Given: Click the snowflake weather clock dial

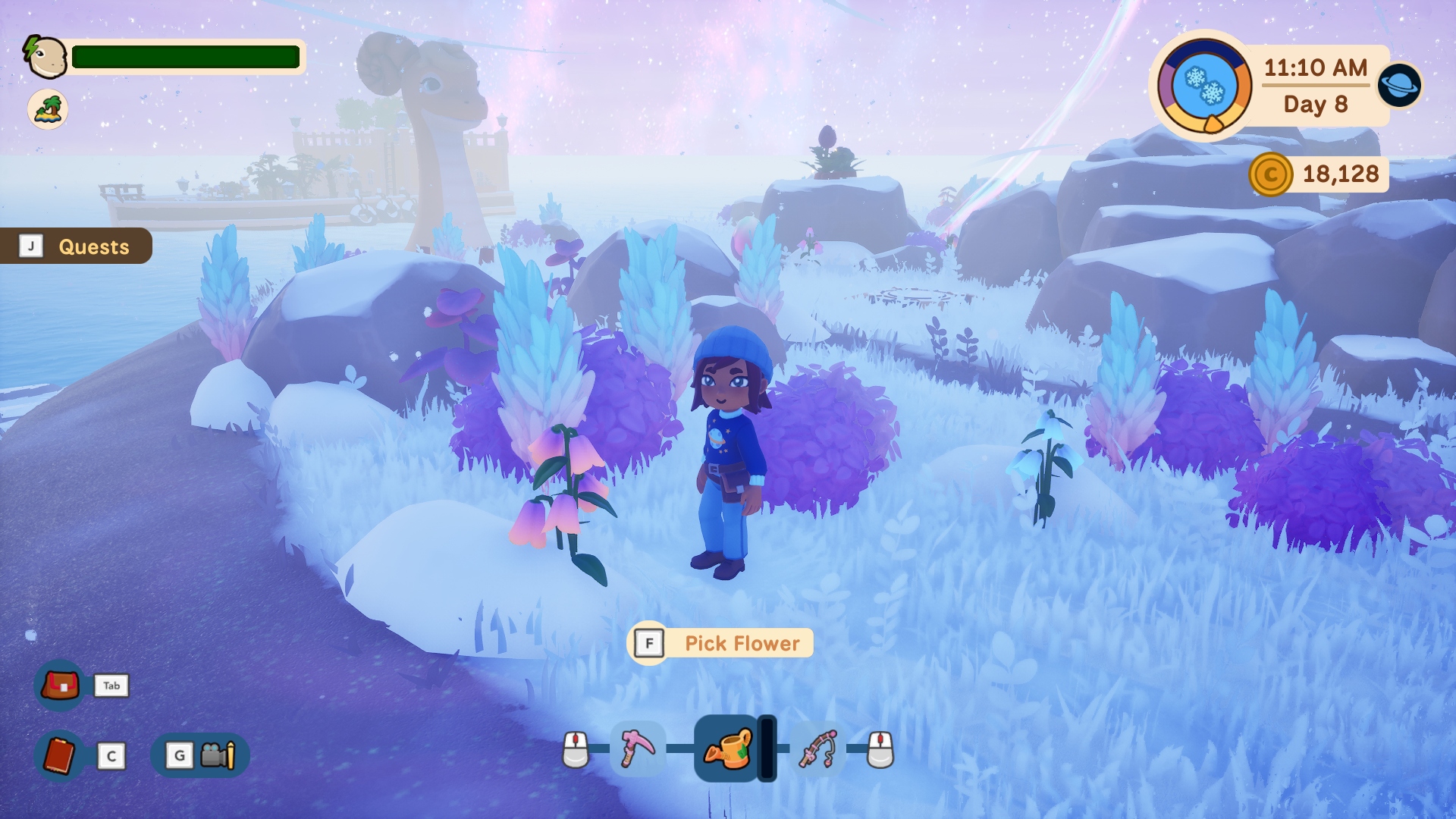Looking at the screenshot, I should click(x=1204, y=86).
